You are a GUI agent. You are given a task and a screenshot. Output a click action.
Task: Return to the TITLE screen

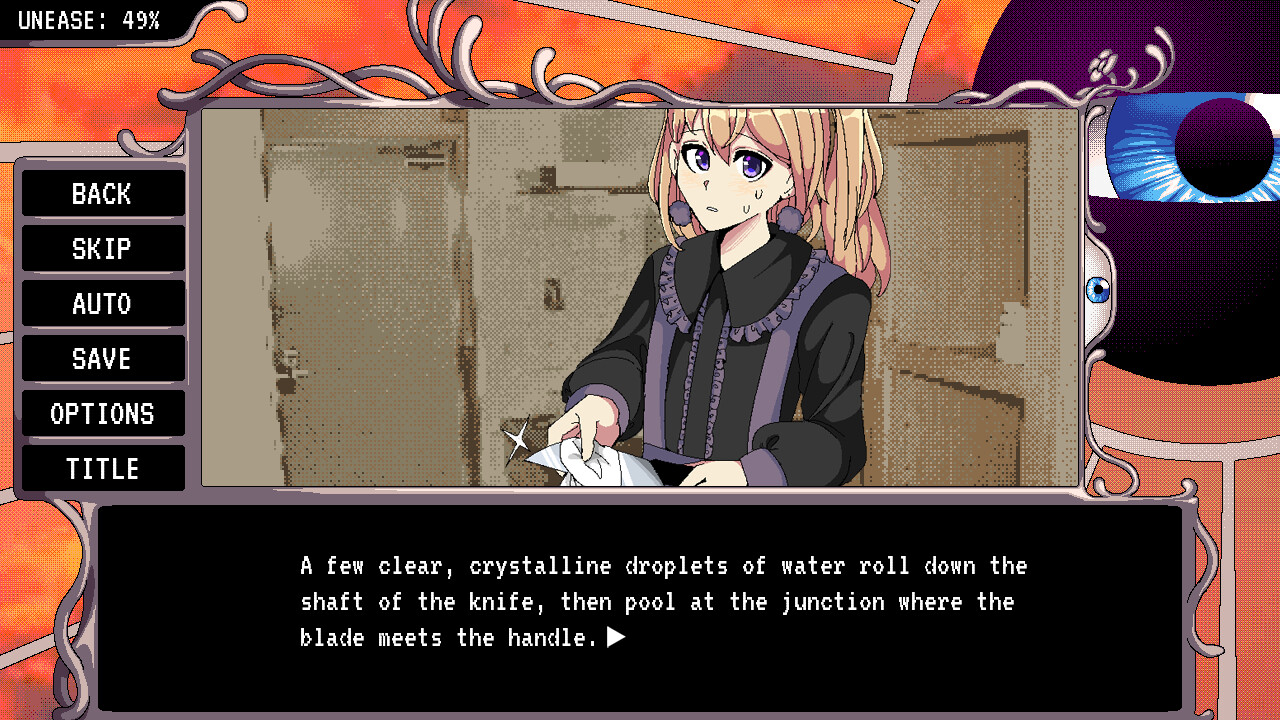103,468
